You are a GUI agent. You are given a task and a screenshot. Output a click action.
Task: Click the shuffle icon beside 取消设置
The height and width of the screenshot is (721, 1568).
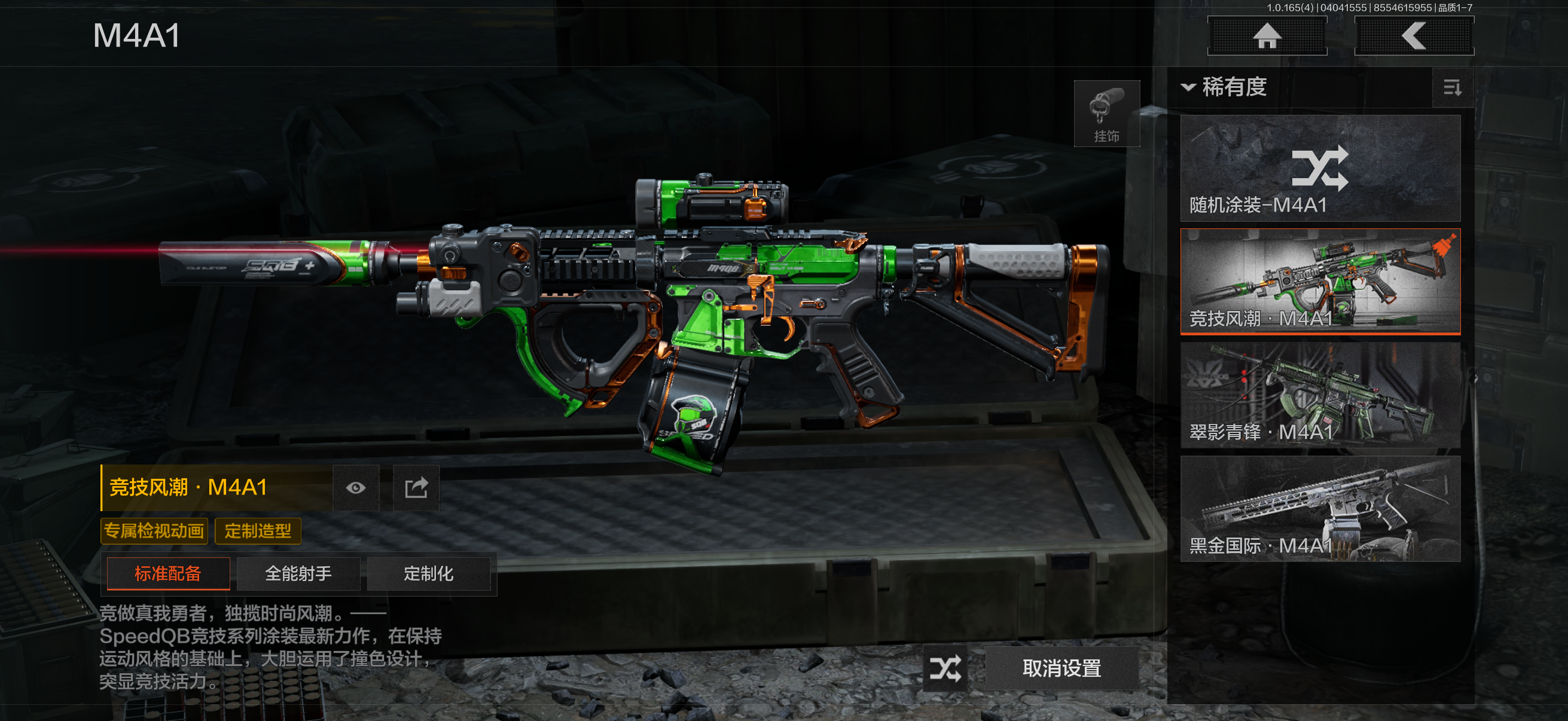[945, 668]
